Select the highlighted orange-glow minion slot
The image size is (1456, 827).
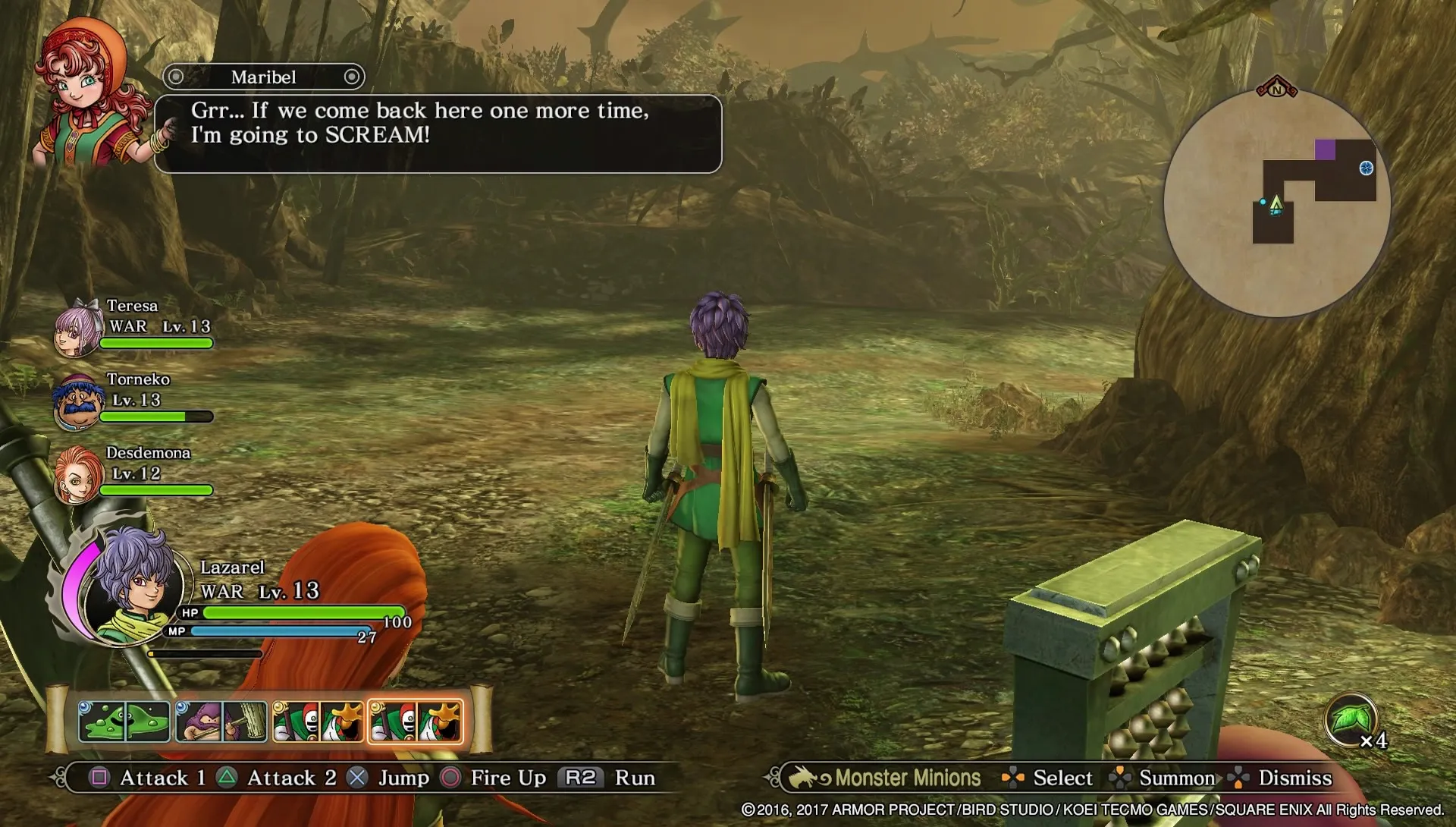point(415,721)
